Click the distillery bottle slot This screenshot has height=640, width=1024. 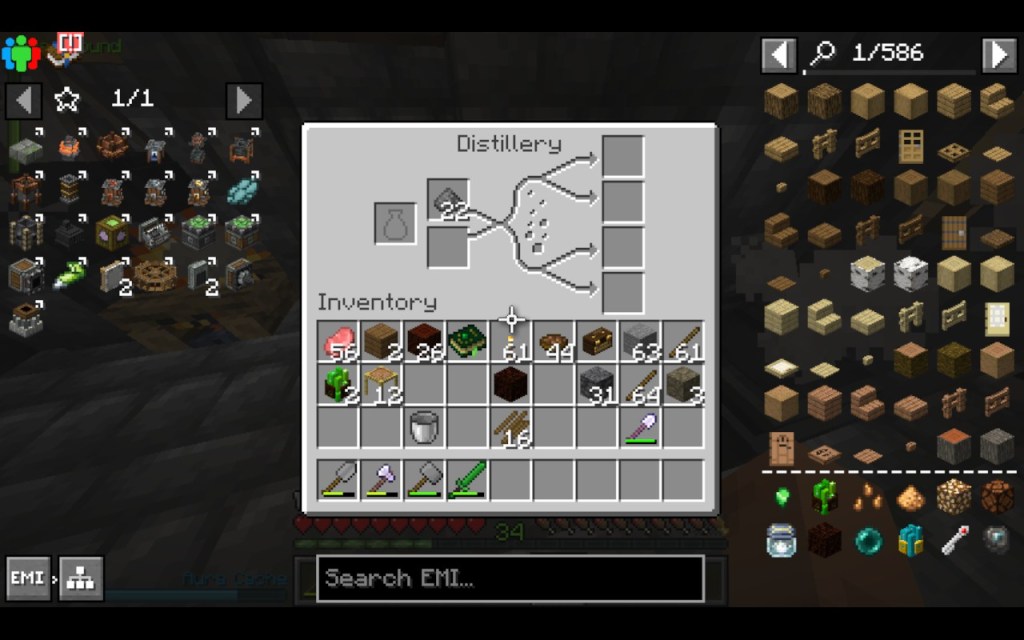pos(395,223)
